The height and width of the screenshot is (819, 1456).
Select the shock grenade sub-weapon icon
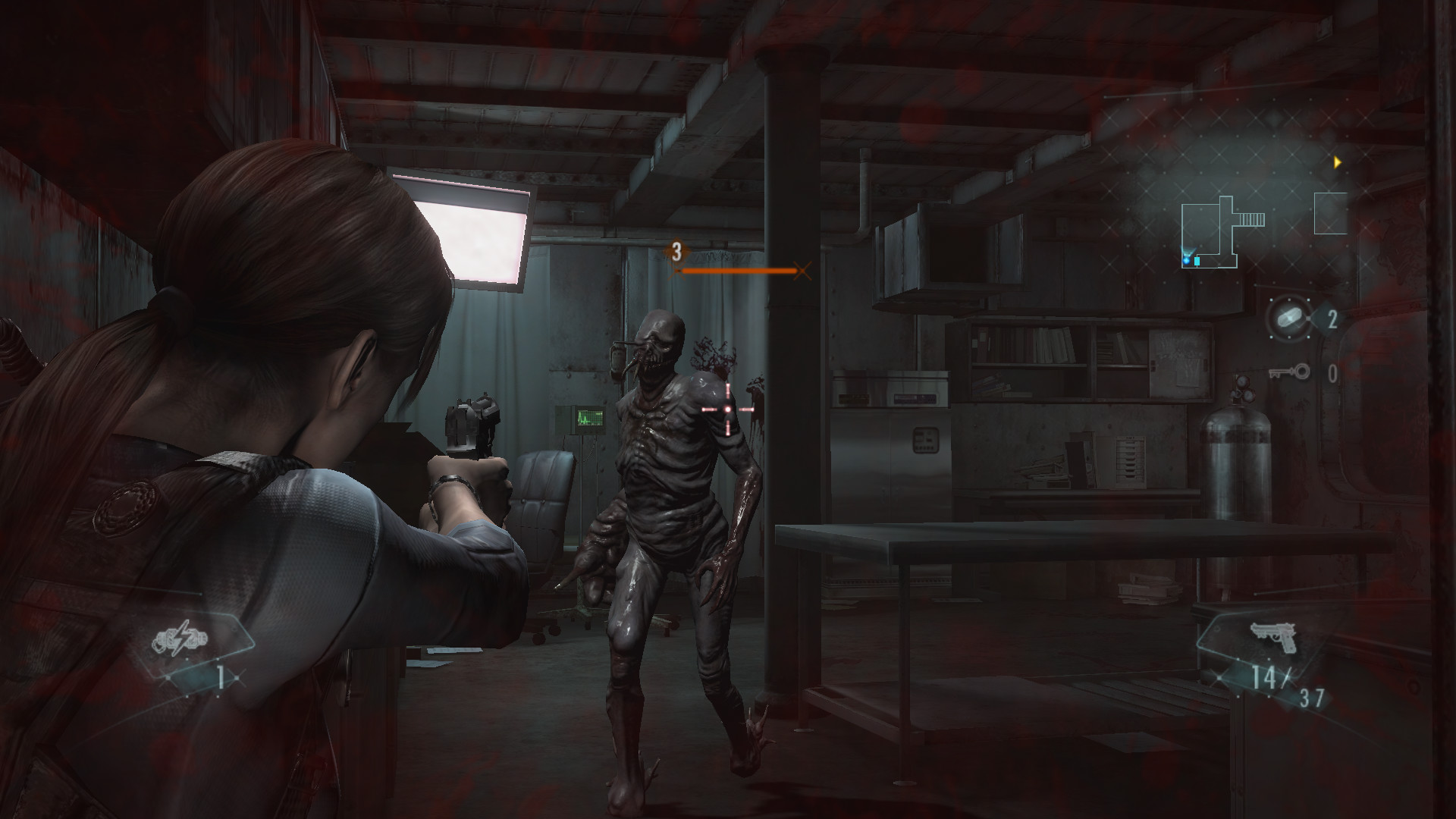tap(180, 641)
